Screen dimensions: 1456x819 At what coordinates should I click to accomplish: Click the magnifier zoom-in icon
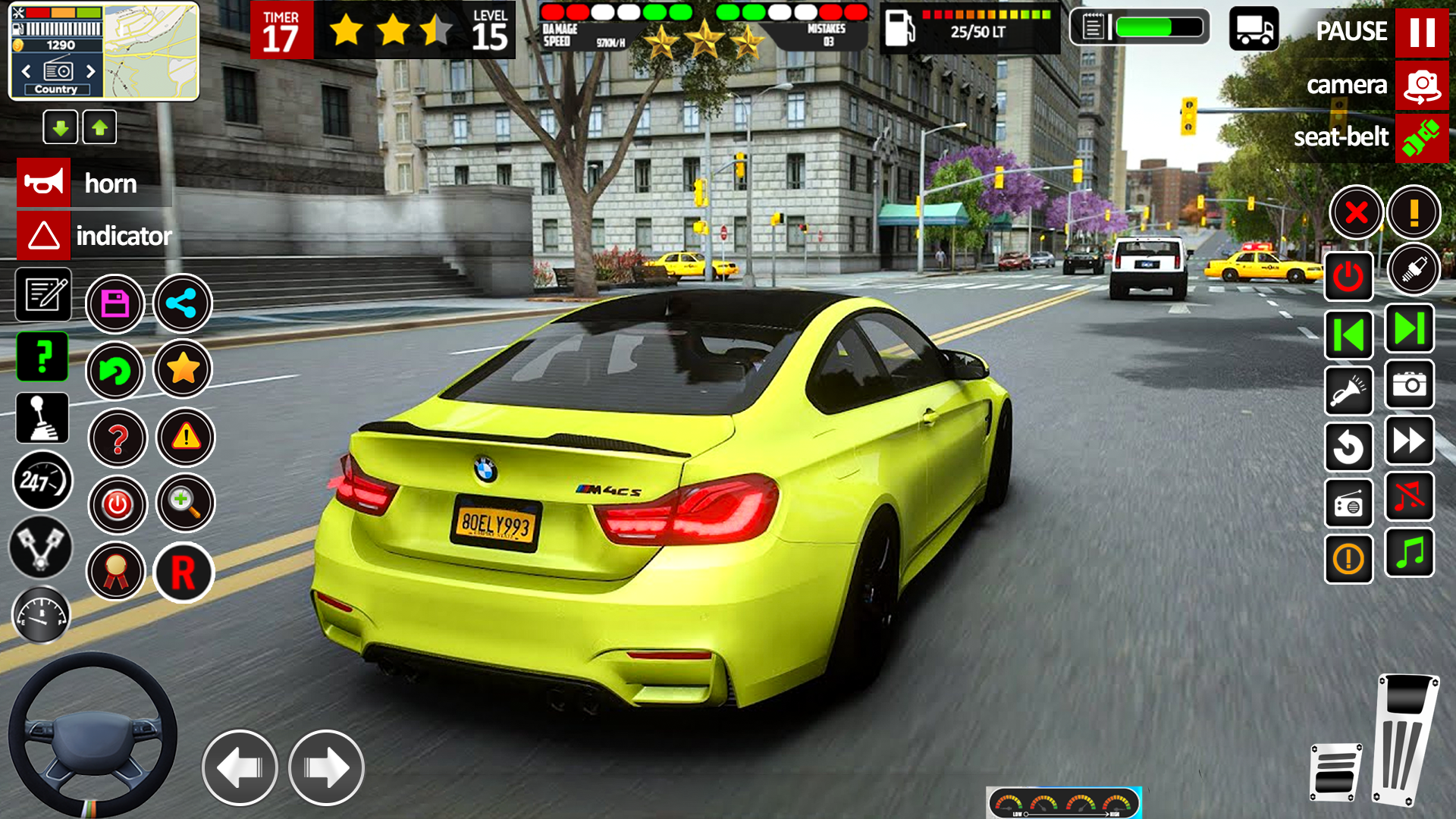(184, 503)
